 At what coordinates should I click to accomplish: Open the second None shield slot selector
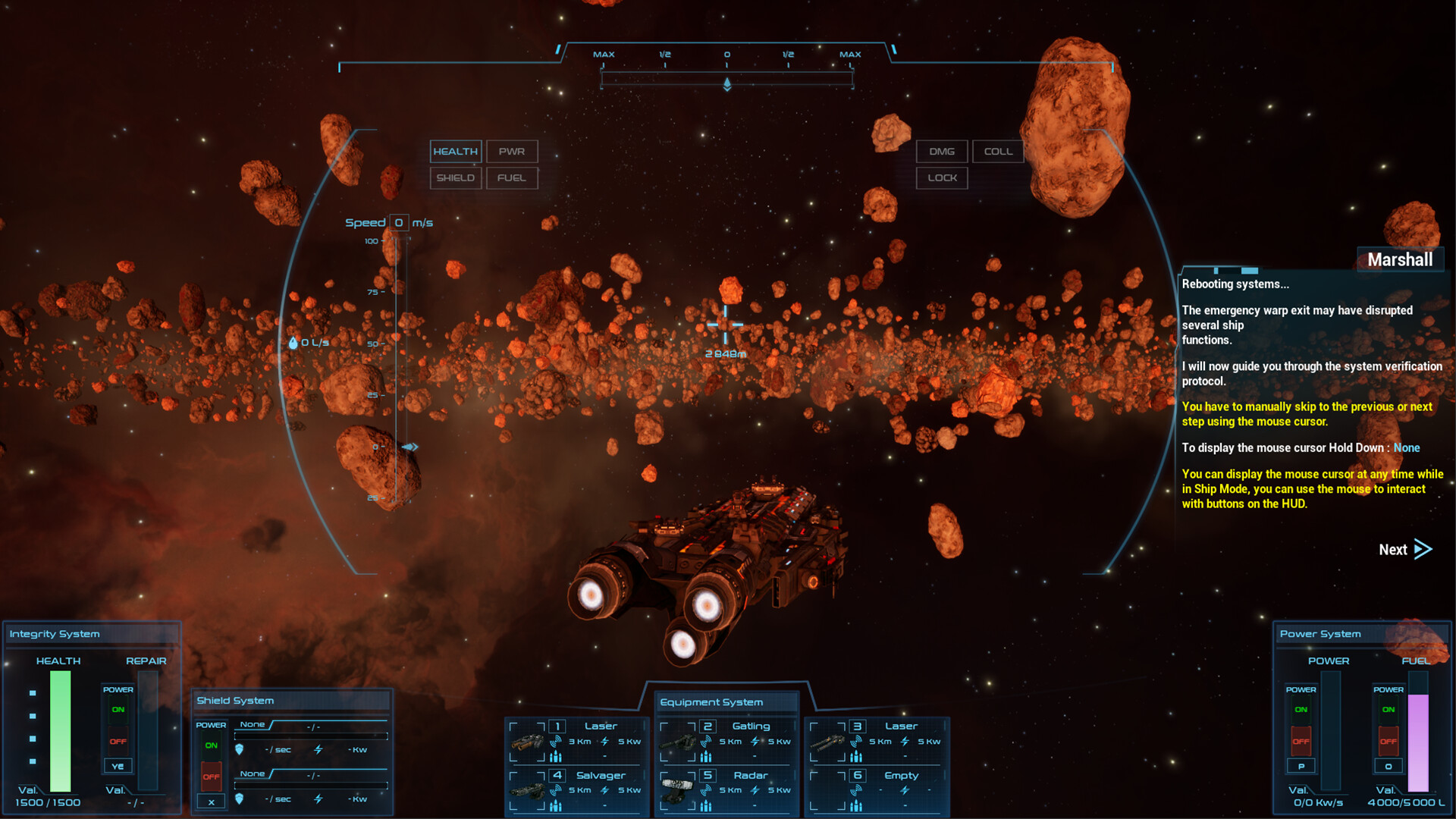[253, 773]
